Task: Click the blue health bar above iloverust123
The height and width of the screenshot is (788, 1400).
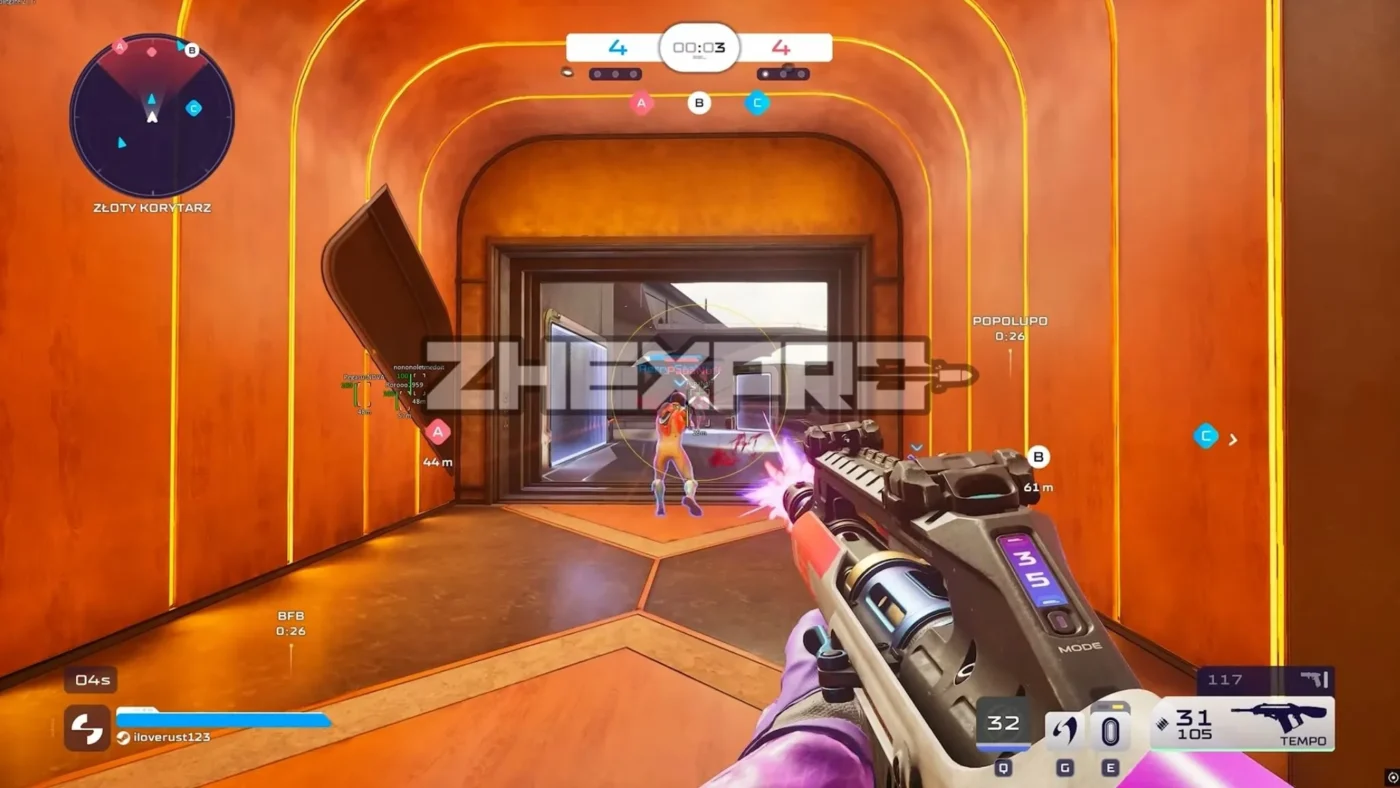Action: pos(225,717)
